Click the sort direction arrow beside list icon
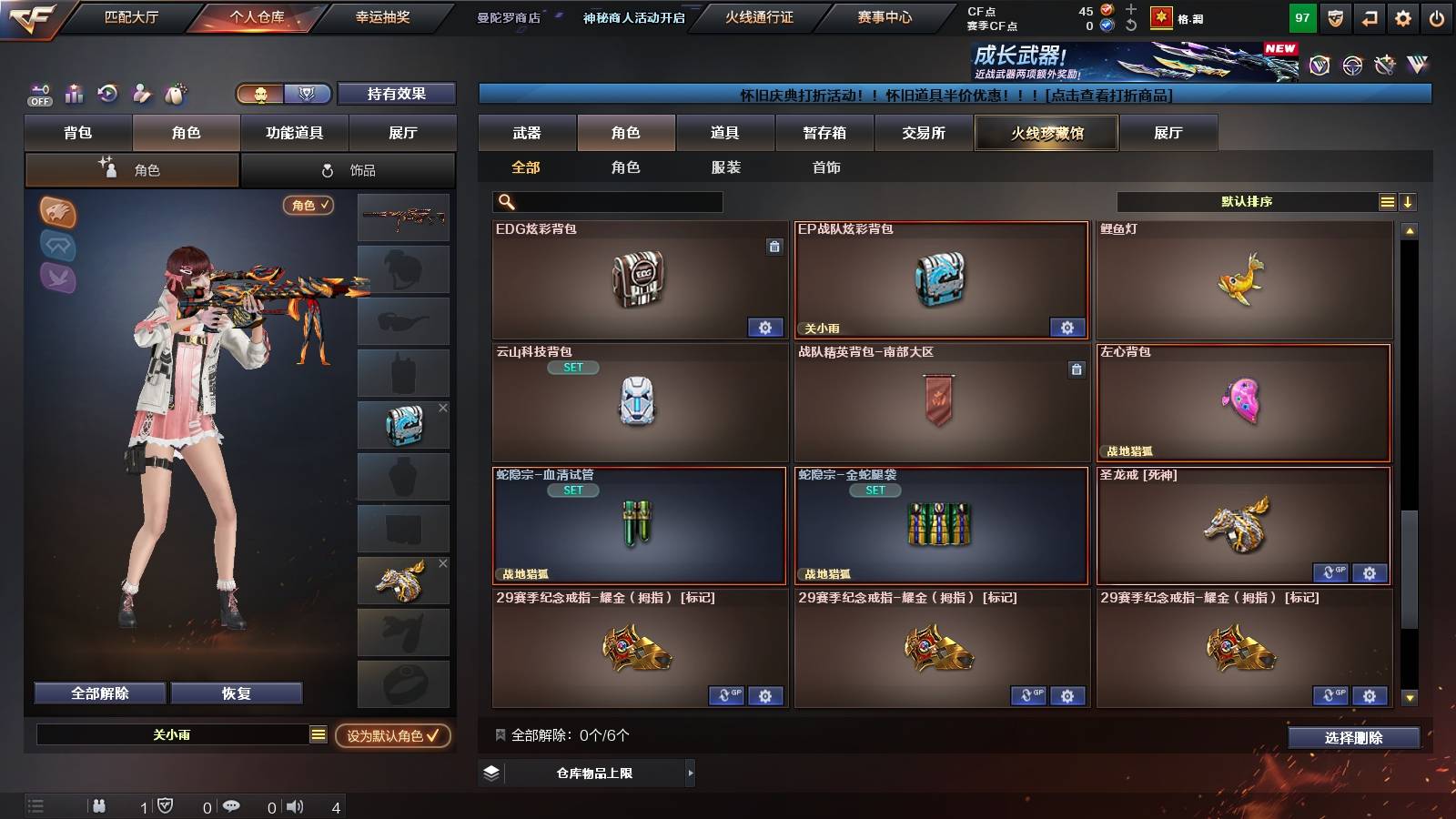Image resolution: width=1456 pixels, height=819 pixels. [1409, 201]
